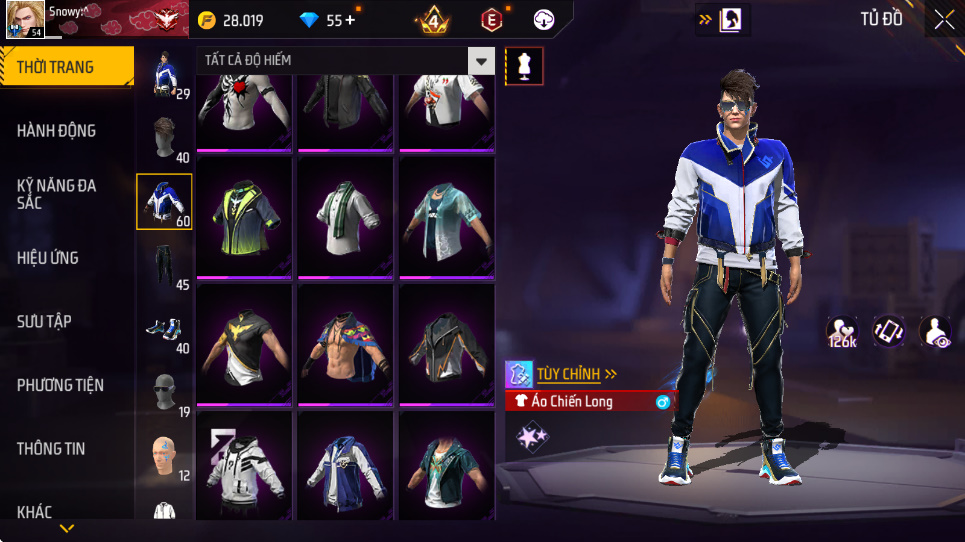Close the Tủ Đồ wardrobe screen
This screenshot has width=965, height=542.
click(x=944, y=19)
